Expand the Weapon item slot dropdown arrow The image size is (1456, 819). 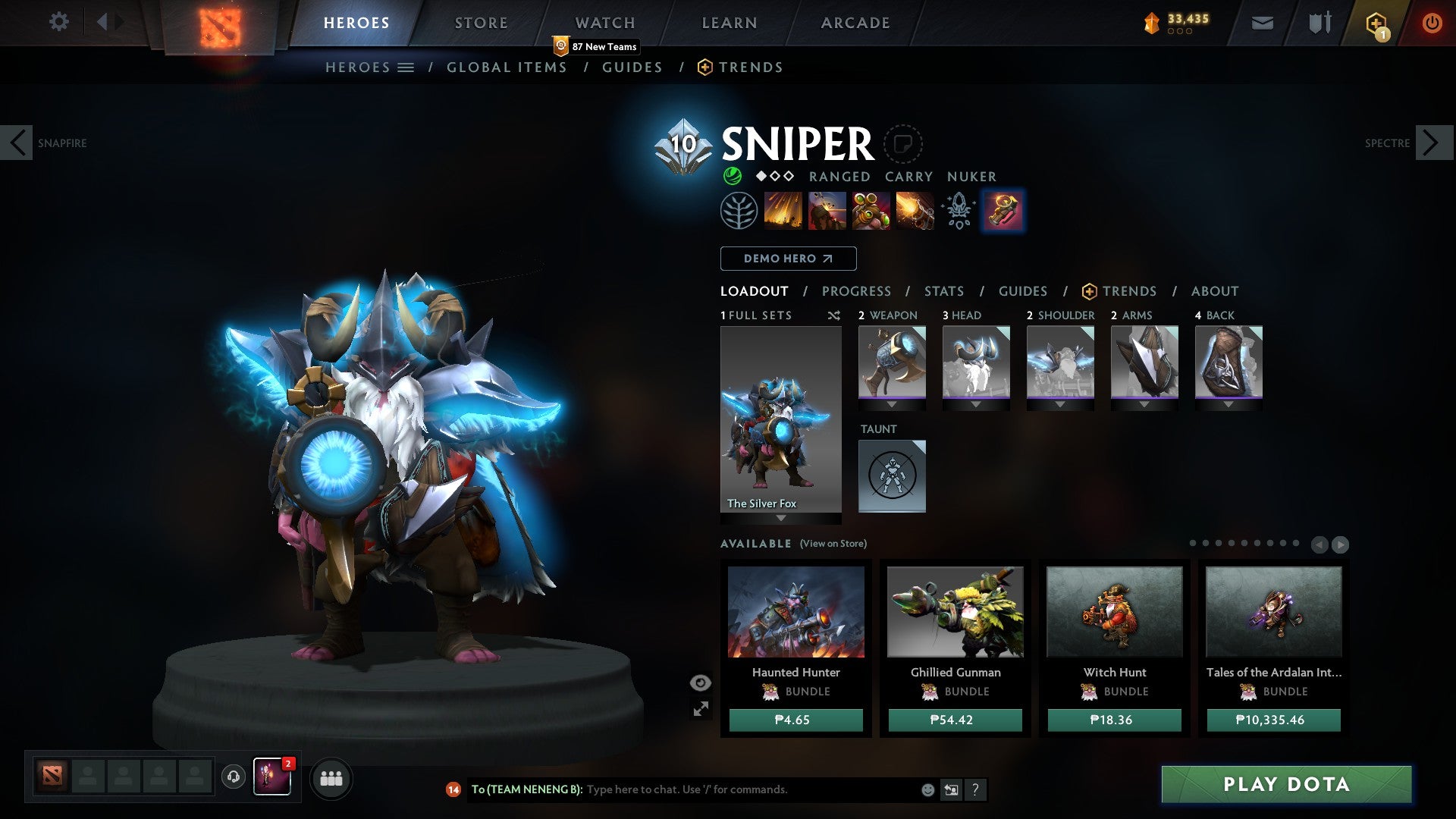pyautogui.click(x=892, y=404)
